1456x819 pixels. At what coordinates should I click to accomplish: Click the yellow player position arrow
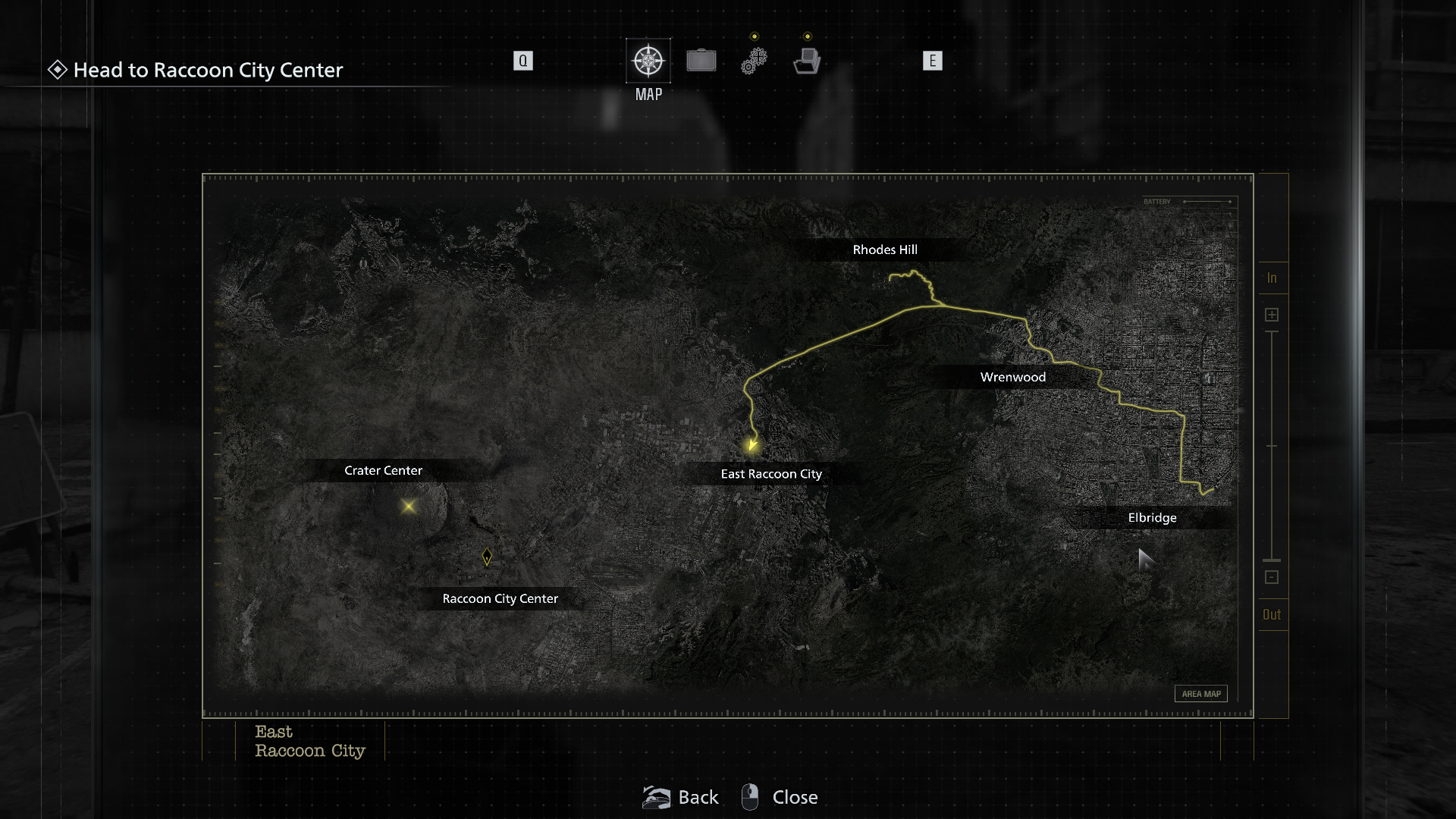[752, 445]
